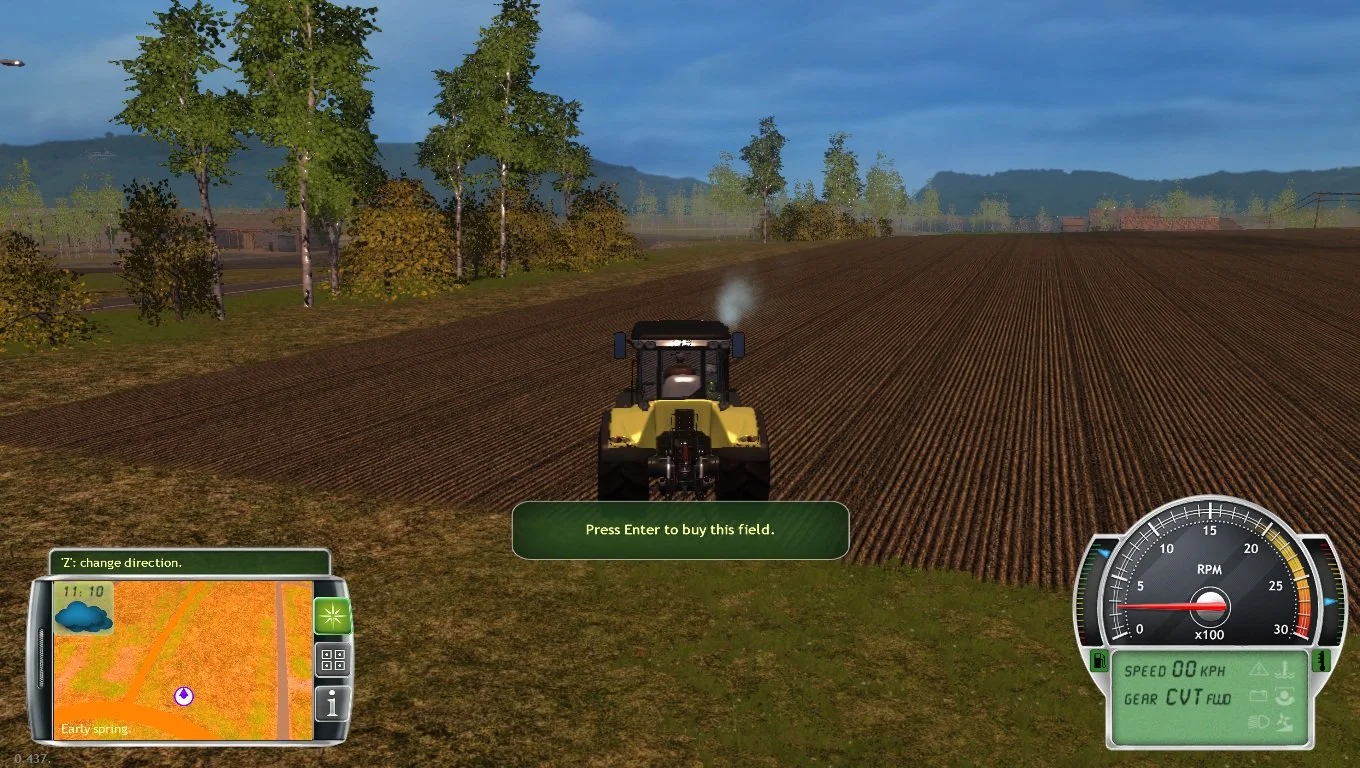
Task: Expand the 'Z: change direction' message bar
Action: click(190, 562)
